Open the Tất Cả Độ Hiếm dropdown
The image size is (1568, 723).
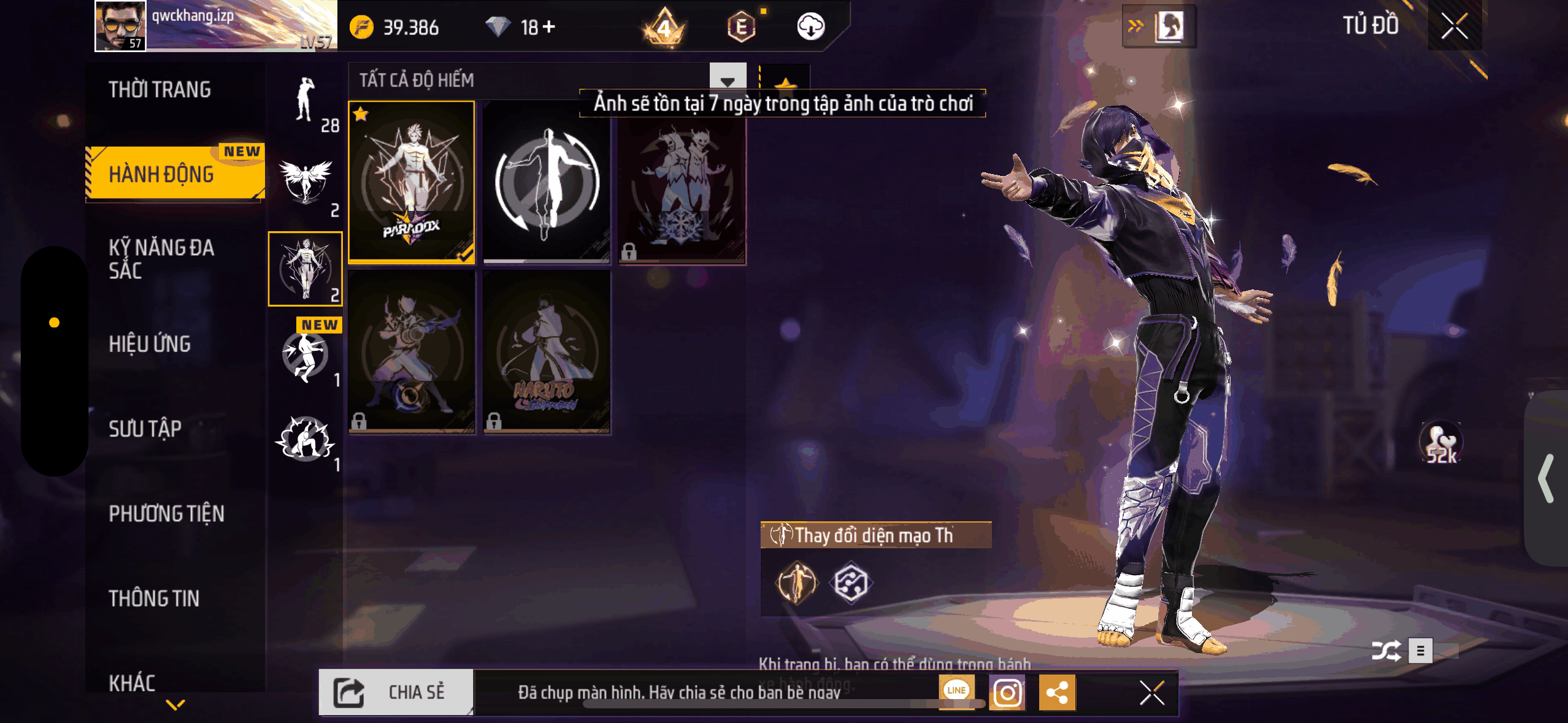coord(727,80)
